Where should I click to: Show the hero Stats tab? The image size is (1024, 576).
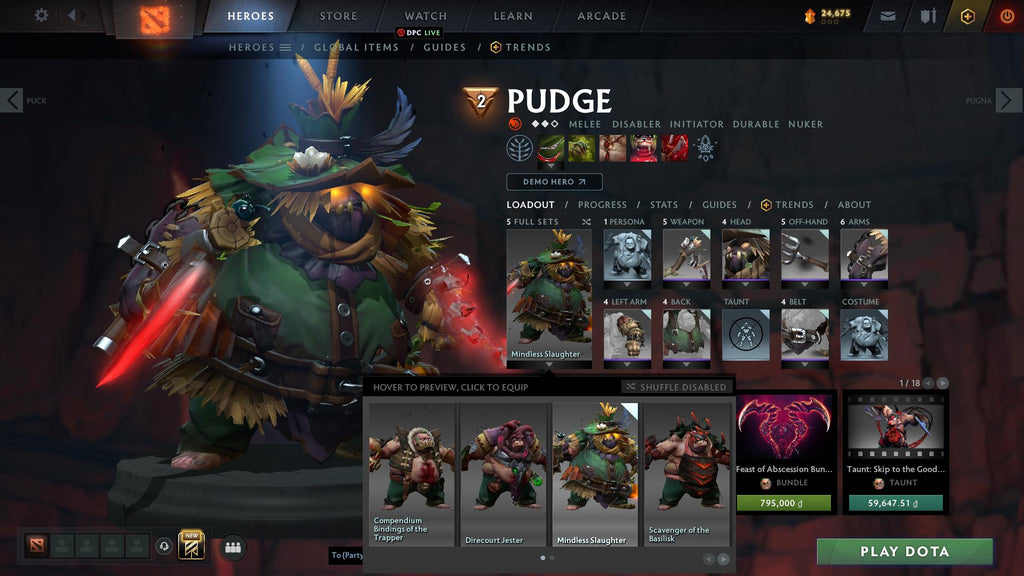(x=664, y=205)
